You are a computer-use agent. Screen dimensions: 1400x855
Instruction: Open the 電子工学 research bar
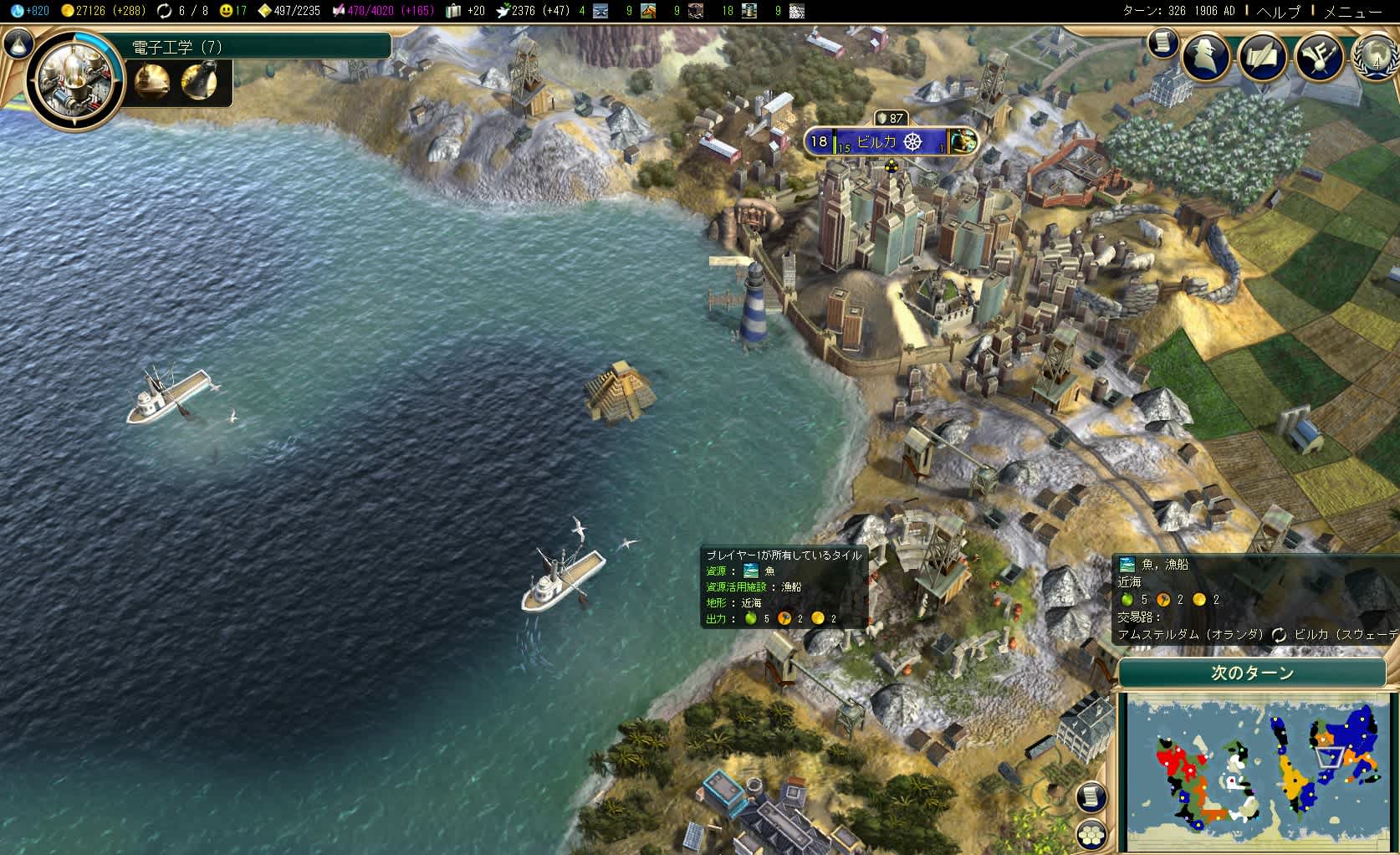click(259, 47)
